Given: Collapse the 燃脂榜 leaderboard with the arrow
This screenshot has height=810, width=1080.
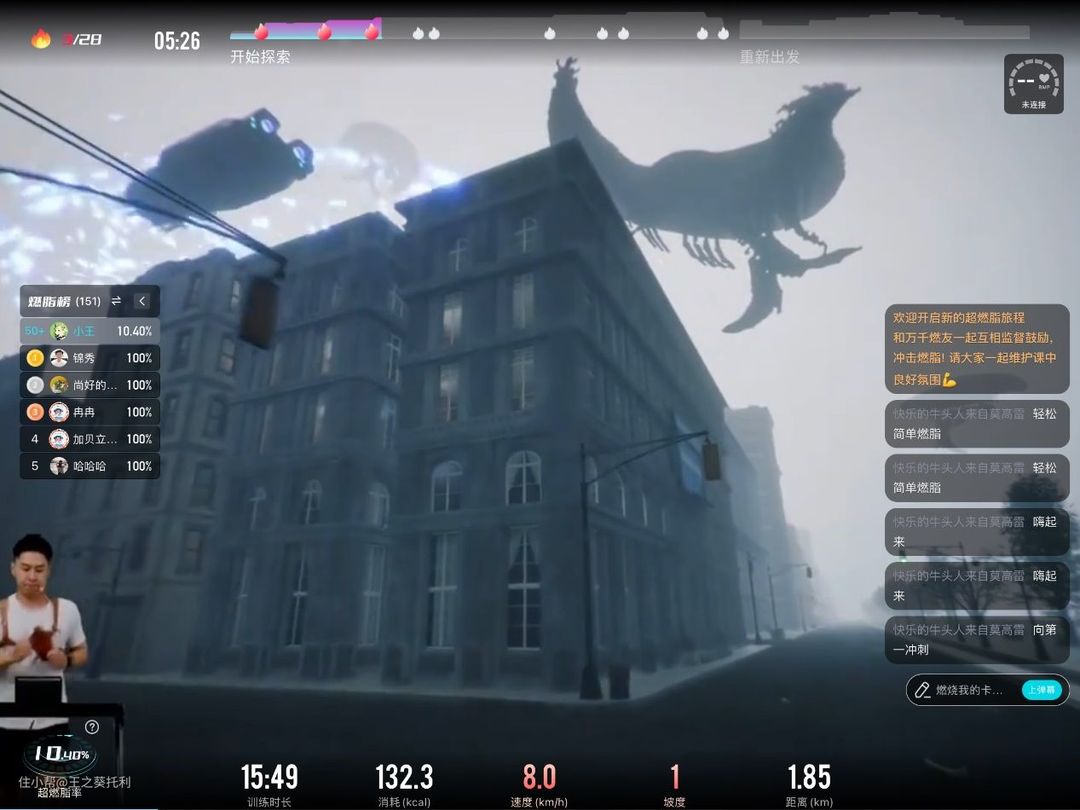Looking at the screenshot, I should click(x=142, y=301).
